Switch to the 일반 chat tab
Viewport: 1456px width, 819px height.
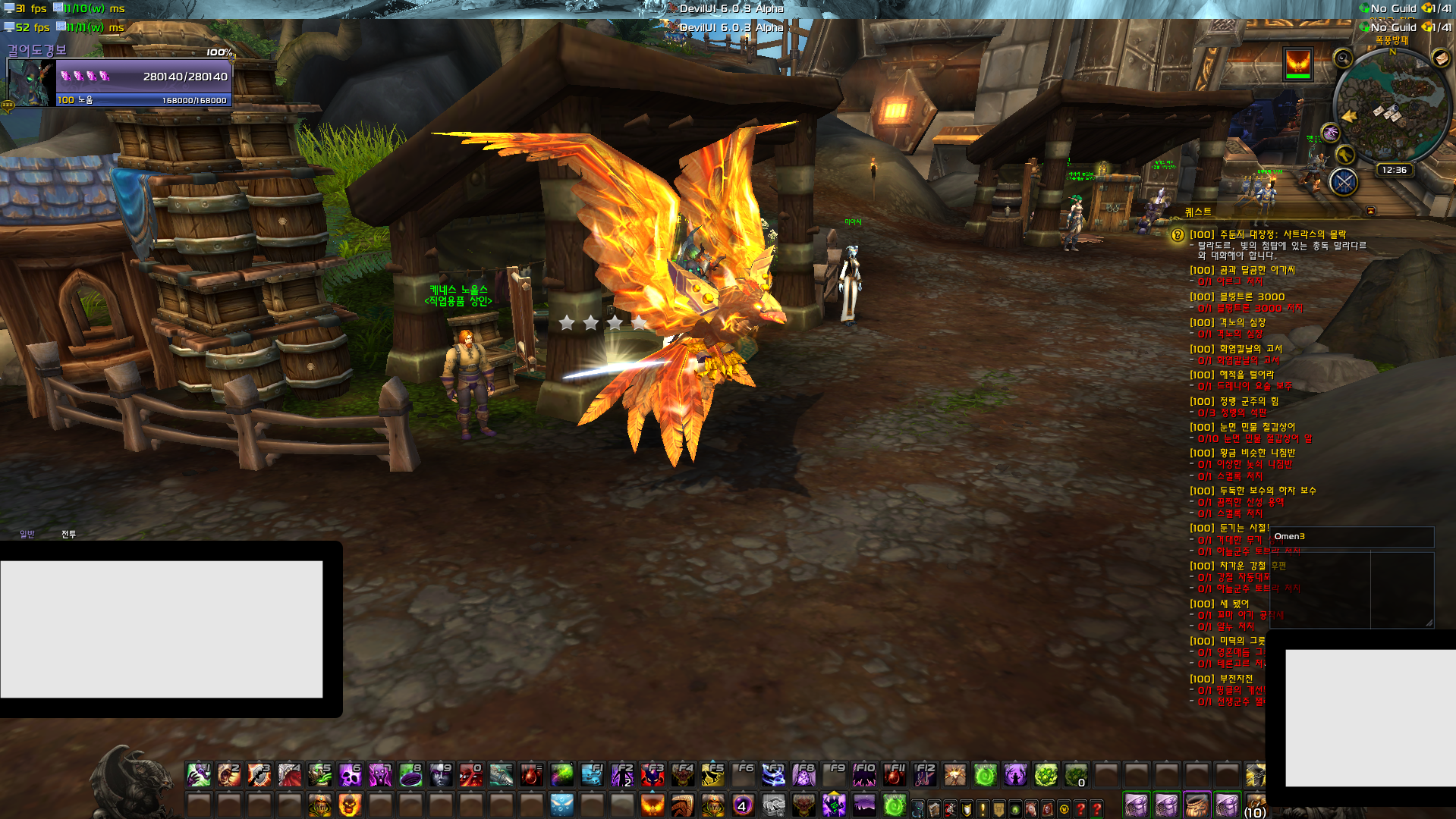(27, 535)
